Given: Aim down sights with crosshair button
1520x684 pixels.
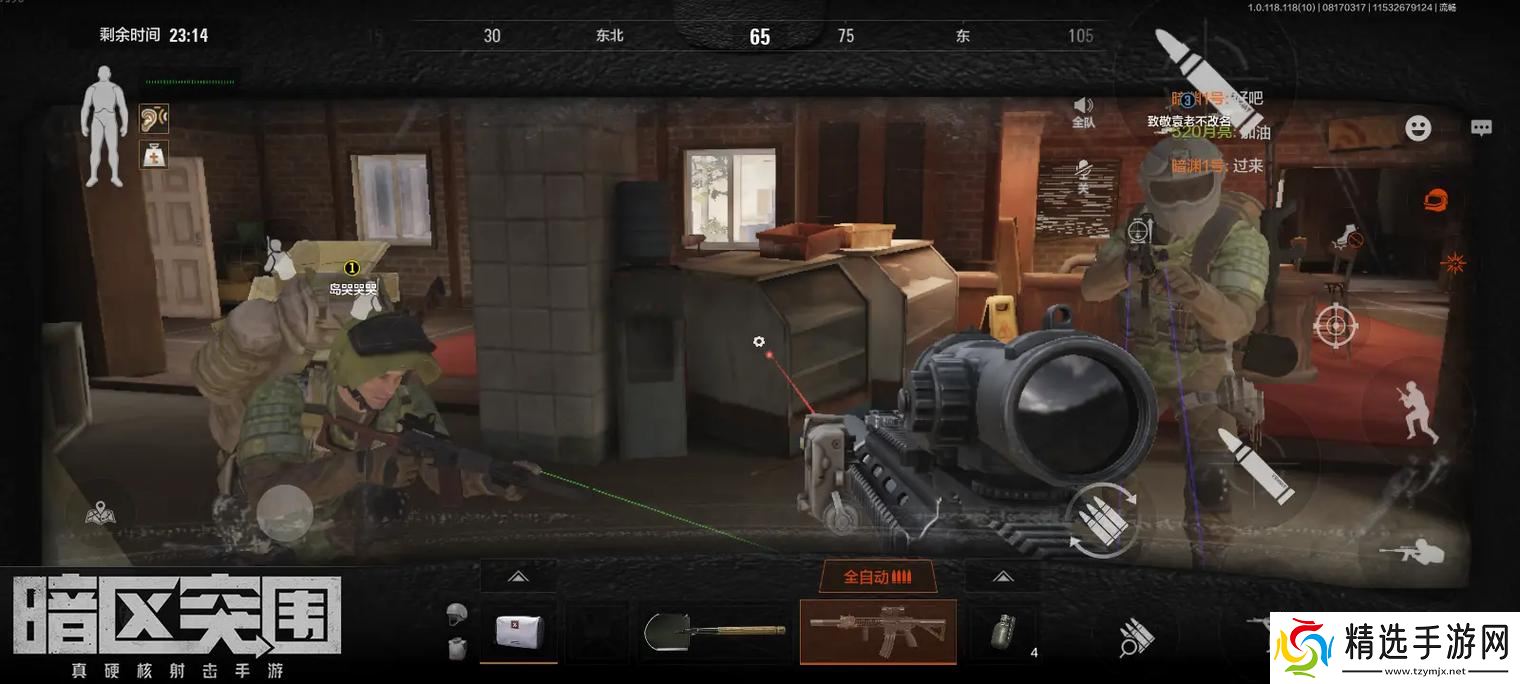Looking at the screenshot, I should [1335, 324].
